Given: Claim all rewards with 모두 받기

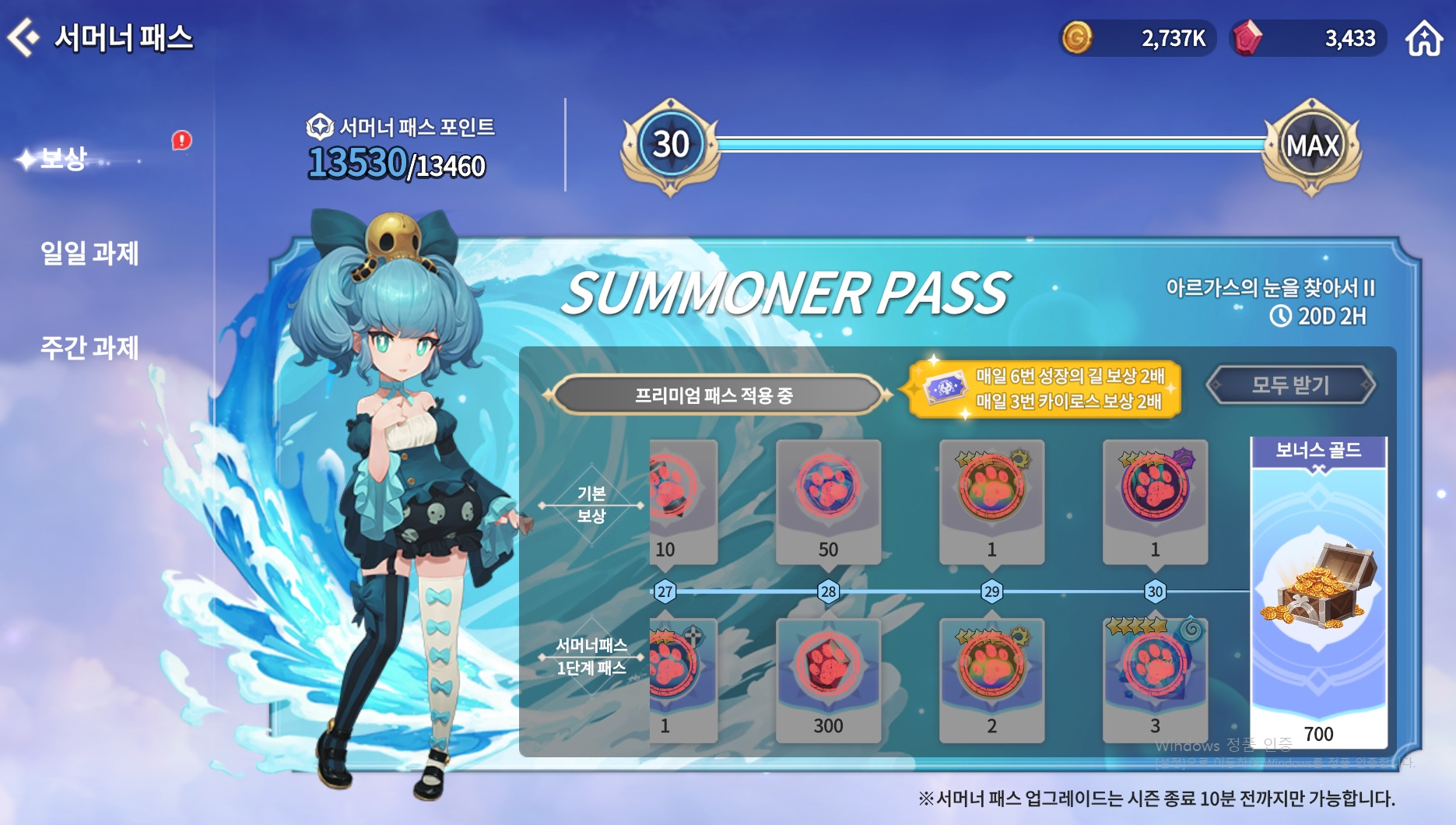Looking at the screenshot, I should 1290,384.
